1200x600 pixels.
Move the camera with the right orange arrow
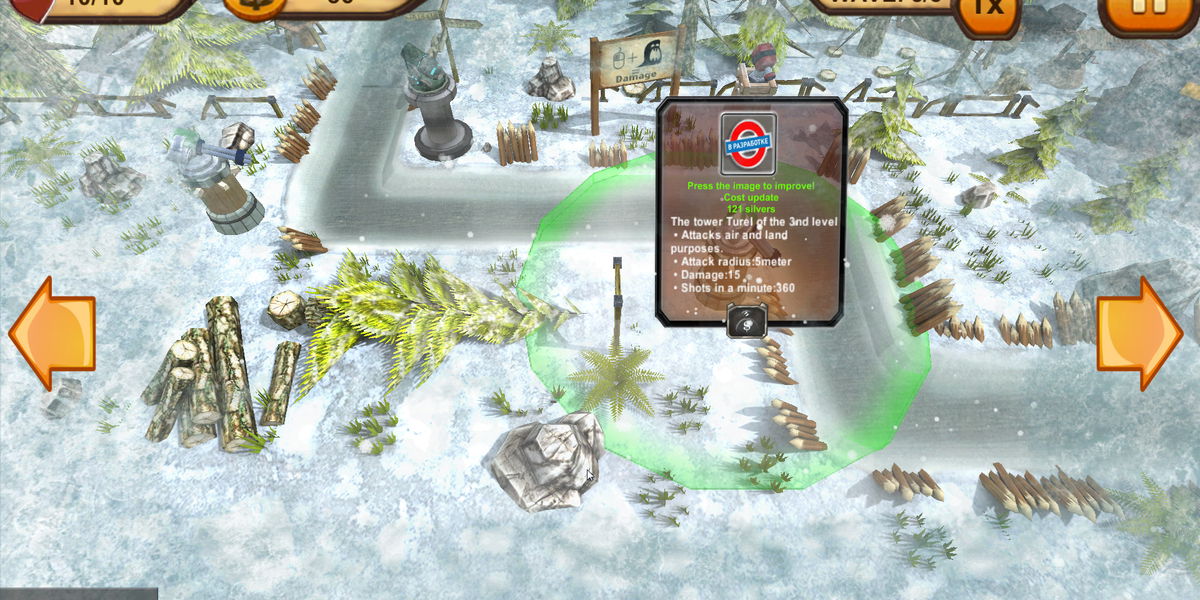pyautogui.click(x=1139, y=333)
